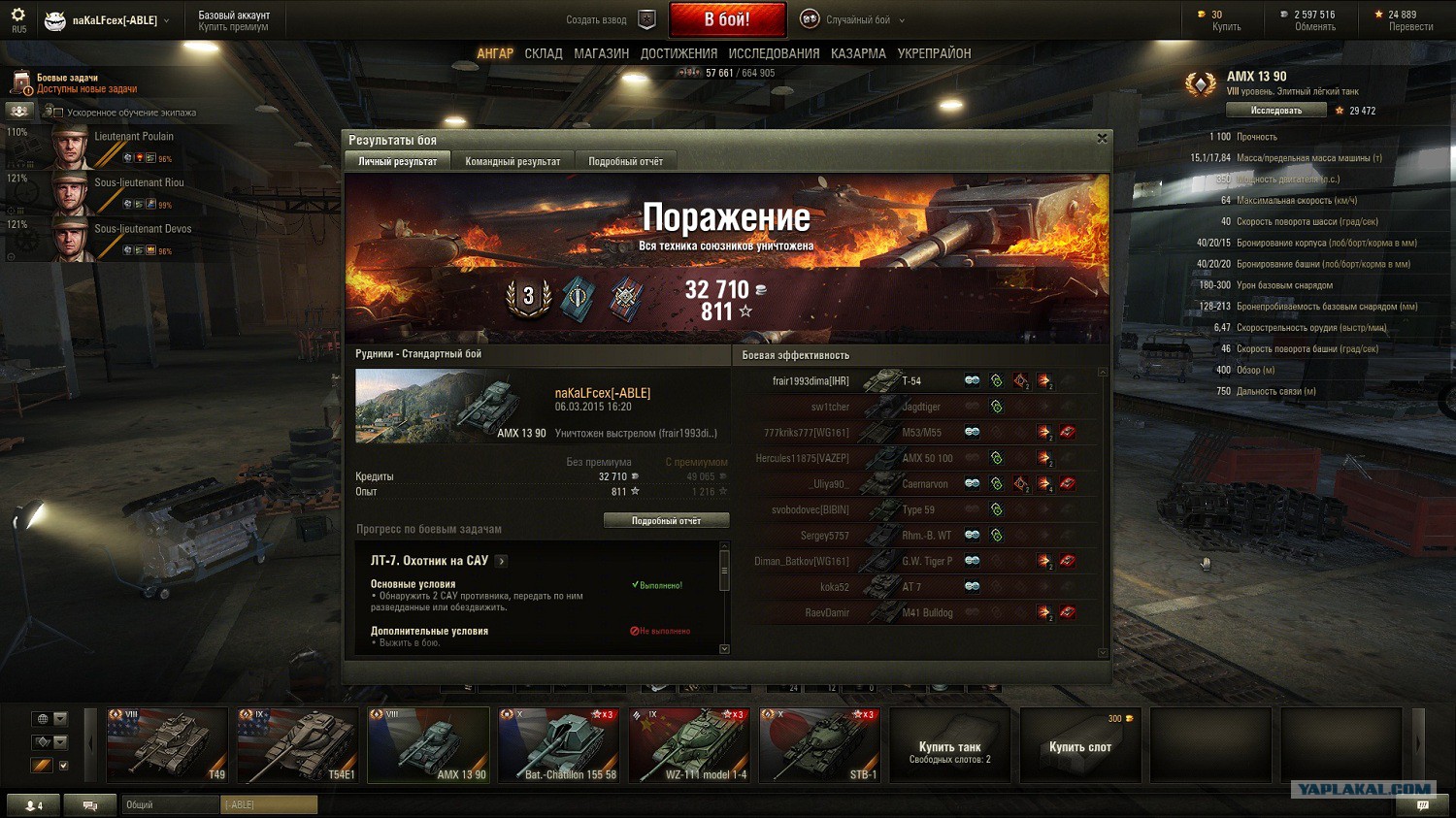Open the Случайный бой battle type dropdown
This screenshot has height=818, width=1456.
point(854,19)
